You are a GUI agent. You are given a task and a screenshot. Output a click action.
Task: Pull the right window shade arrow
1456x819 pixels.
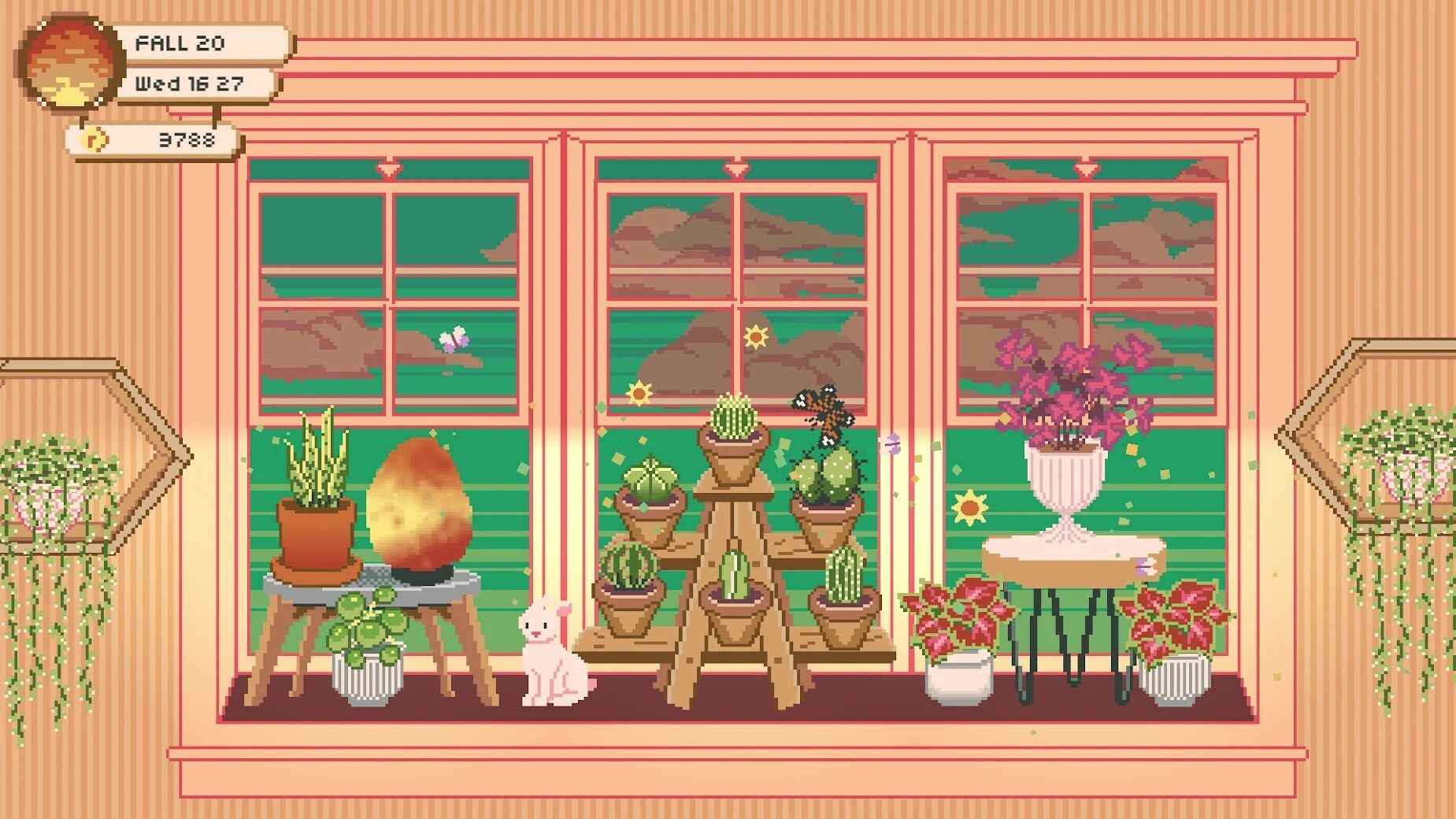(x=1087, y=169)
